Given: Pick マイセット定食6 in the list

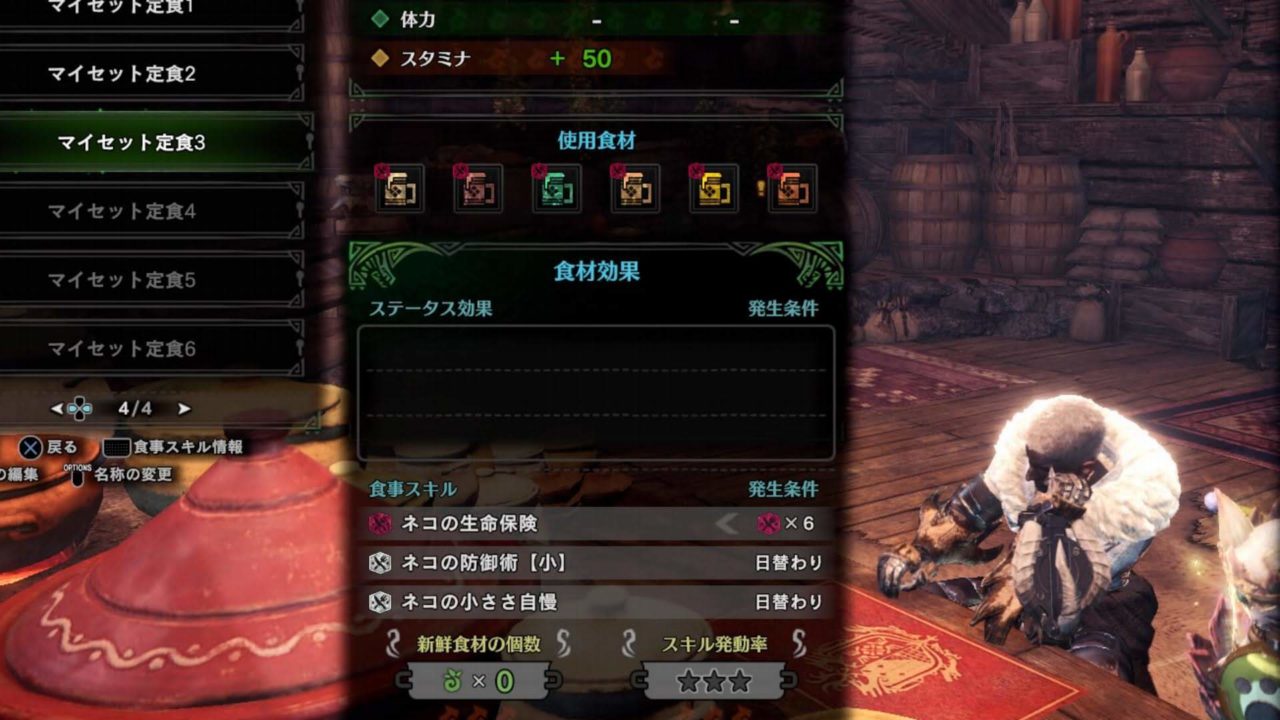Looking at the screenshot, I should 122,349.
